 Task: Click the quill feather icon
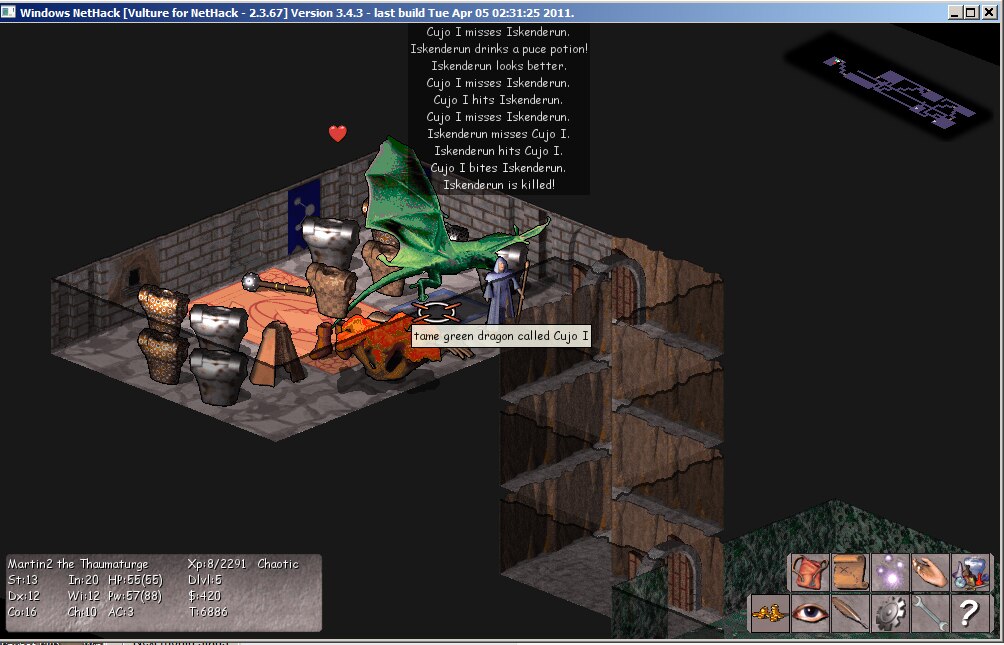pyautogui.click(x=850, y=613)
